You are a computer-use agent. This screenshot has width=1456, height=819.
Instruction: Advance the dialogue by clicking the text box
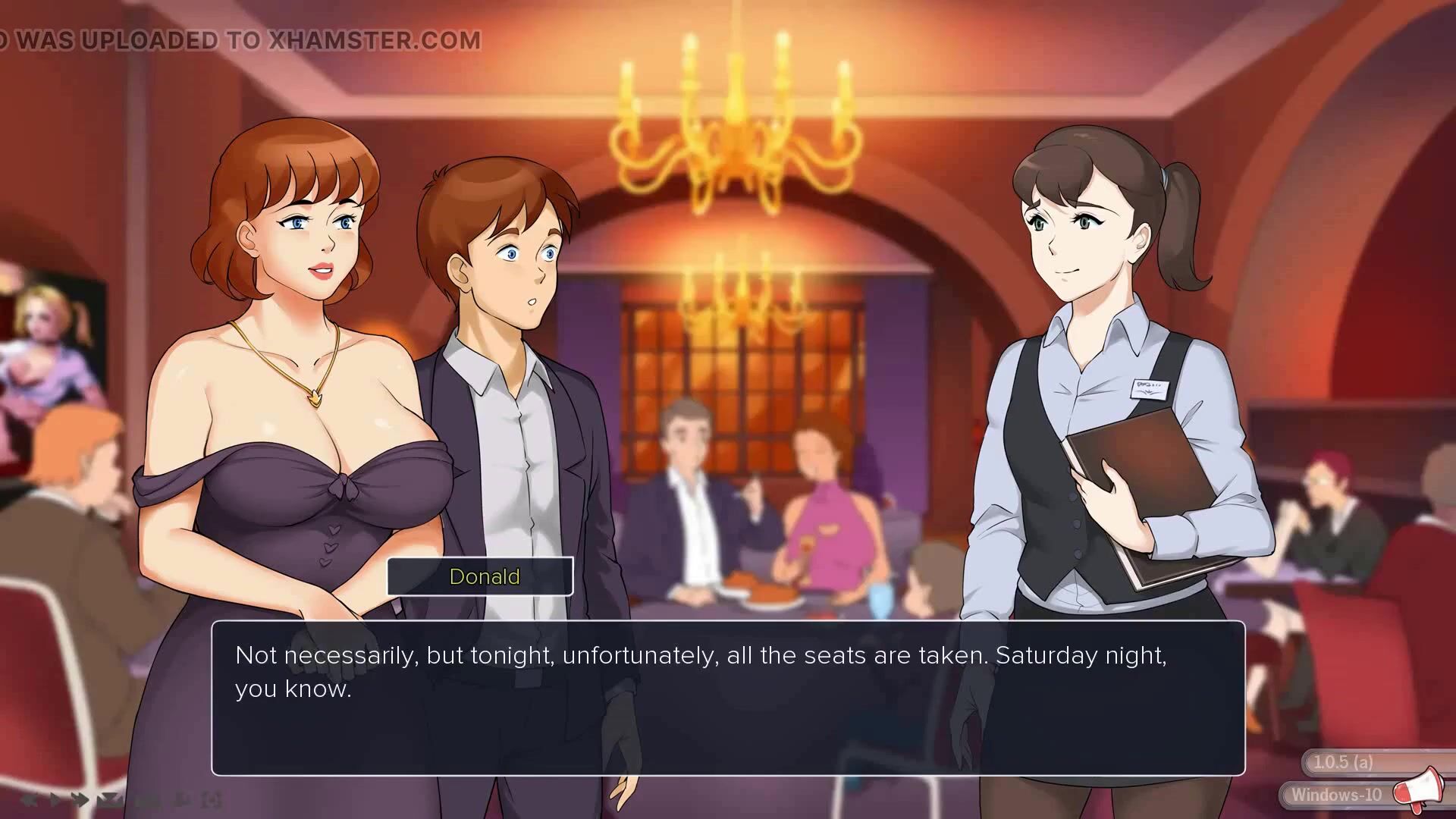[728, 698]
